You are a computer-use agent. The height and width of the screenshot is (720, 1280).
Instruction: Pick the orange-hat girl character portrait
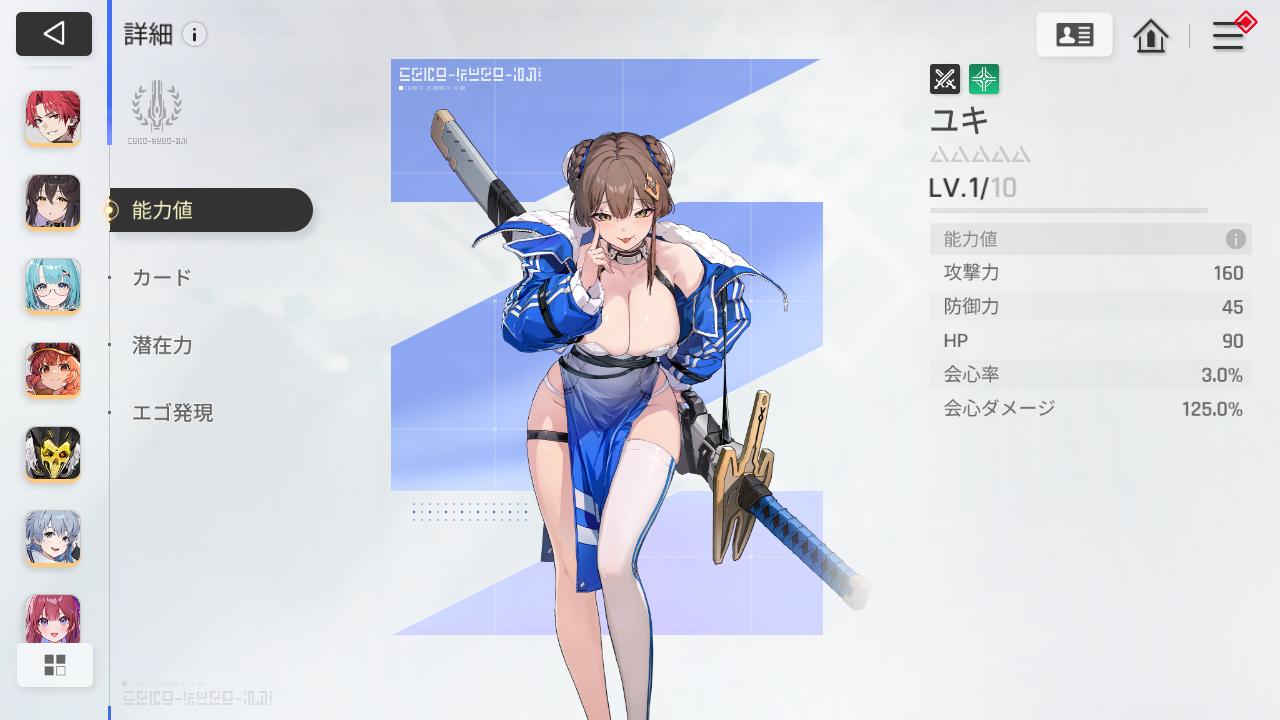click(52, 369)
